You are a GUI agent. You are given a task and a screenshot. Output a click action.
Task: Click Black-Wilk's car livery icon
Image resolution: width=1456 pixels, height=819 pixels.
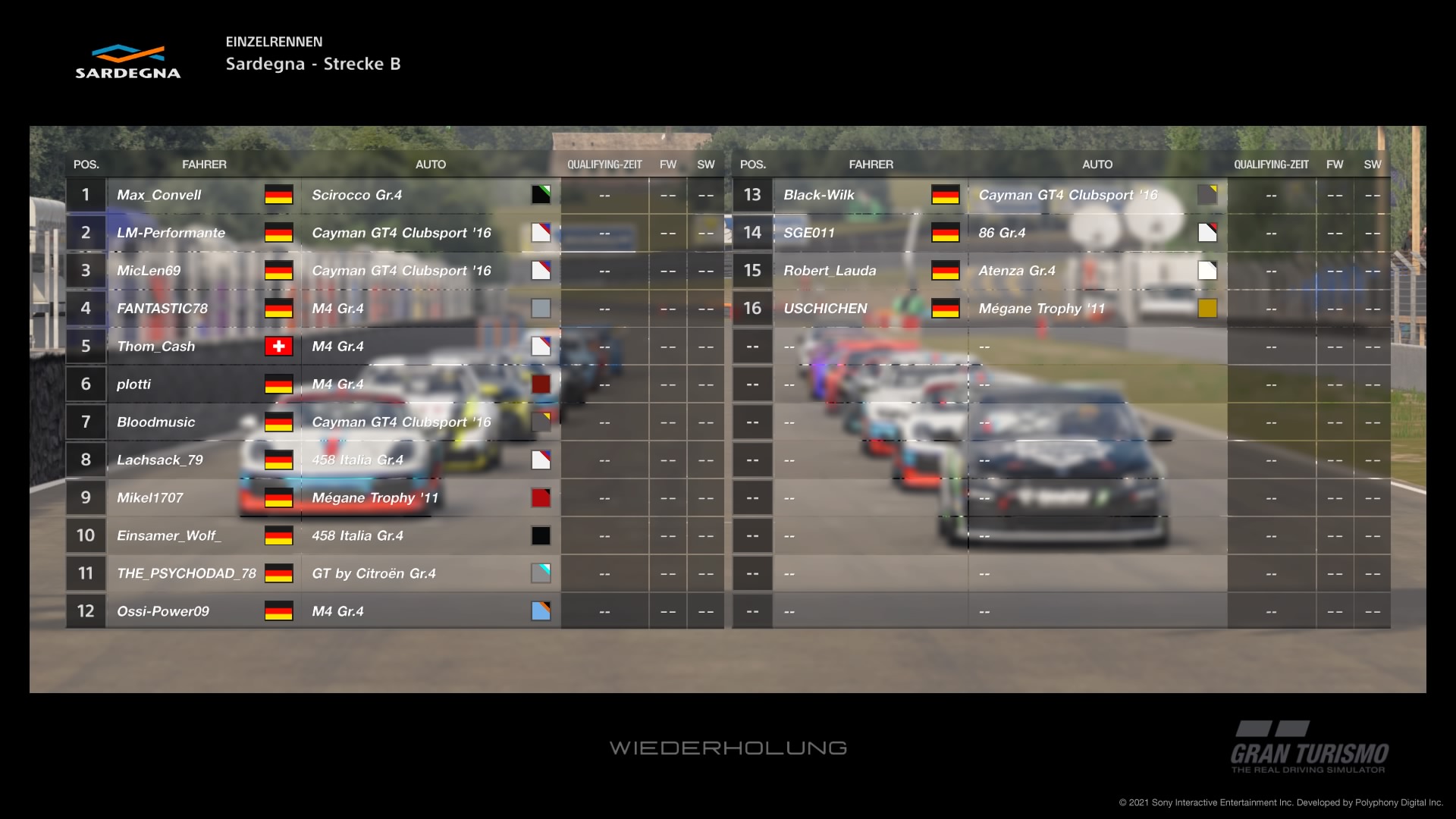pyautogui.click(x=1207, y=195)
